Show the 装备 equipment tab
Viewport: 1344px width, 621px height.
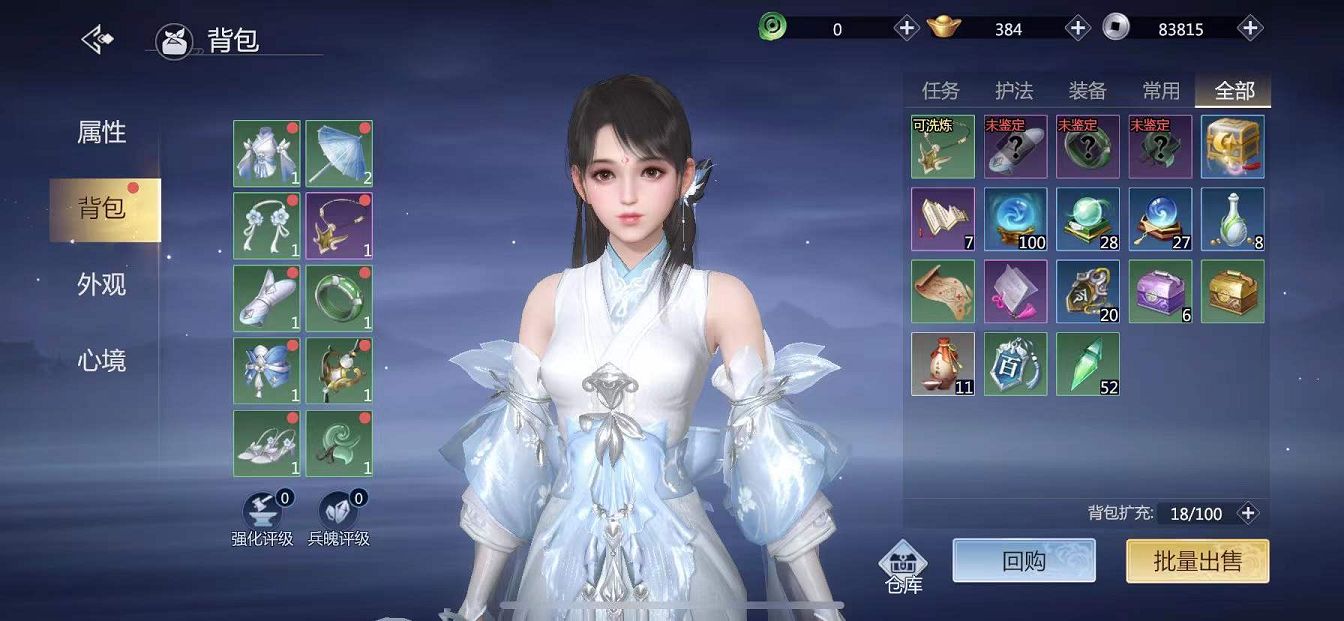(x=1087, y=91)
